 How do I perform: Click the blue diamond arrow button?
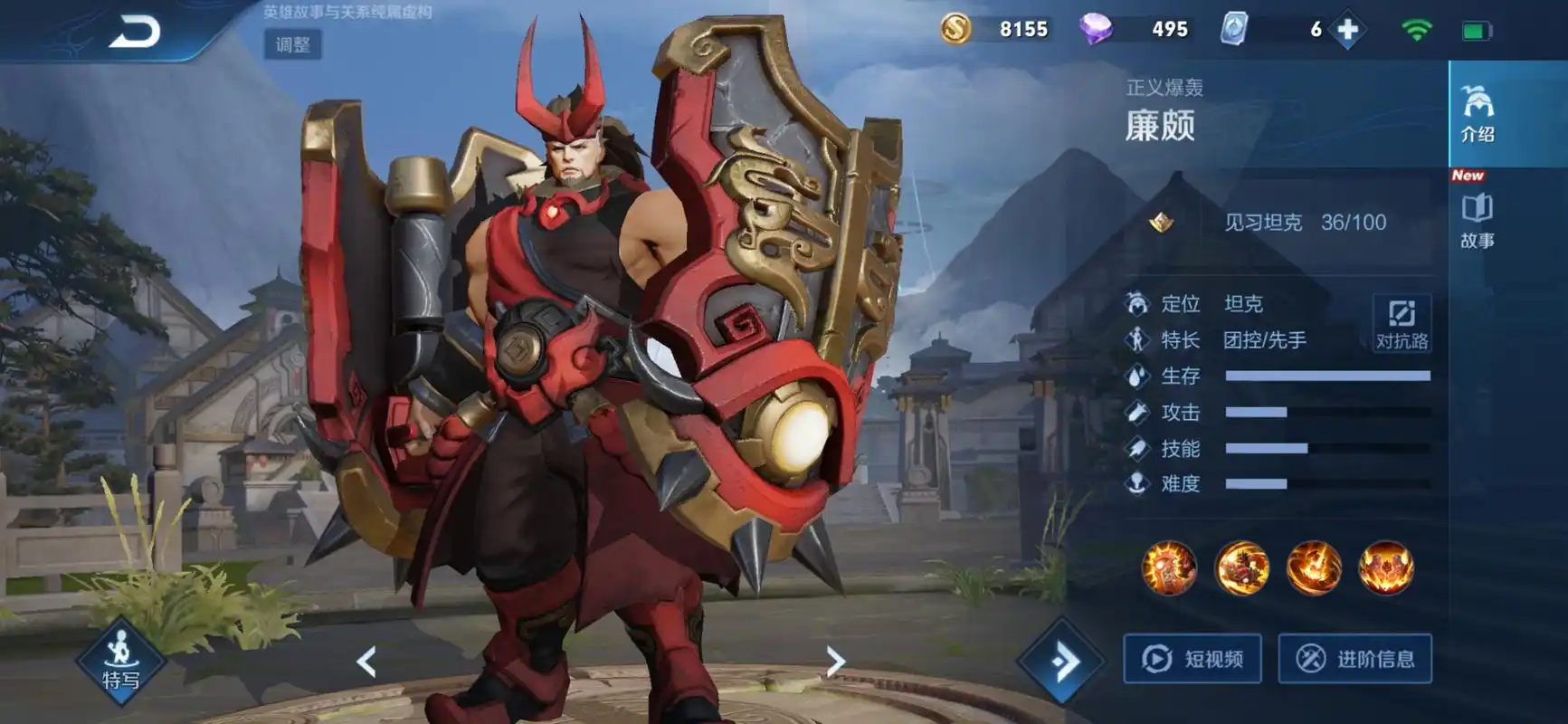tap(1063, 662)
